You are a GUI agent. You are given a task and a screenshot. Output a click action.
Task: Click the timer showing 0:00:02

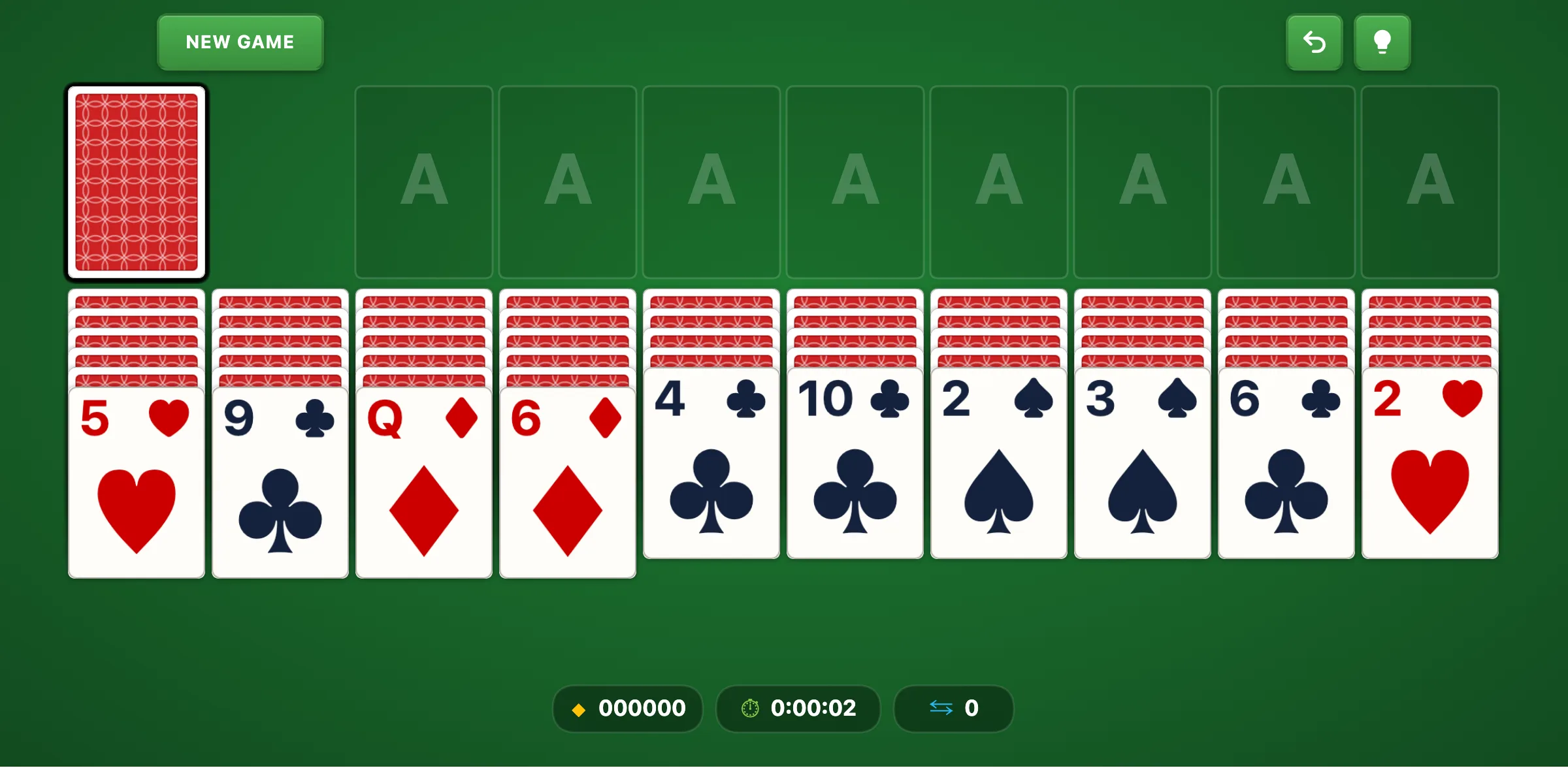(x=798, y=708)
